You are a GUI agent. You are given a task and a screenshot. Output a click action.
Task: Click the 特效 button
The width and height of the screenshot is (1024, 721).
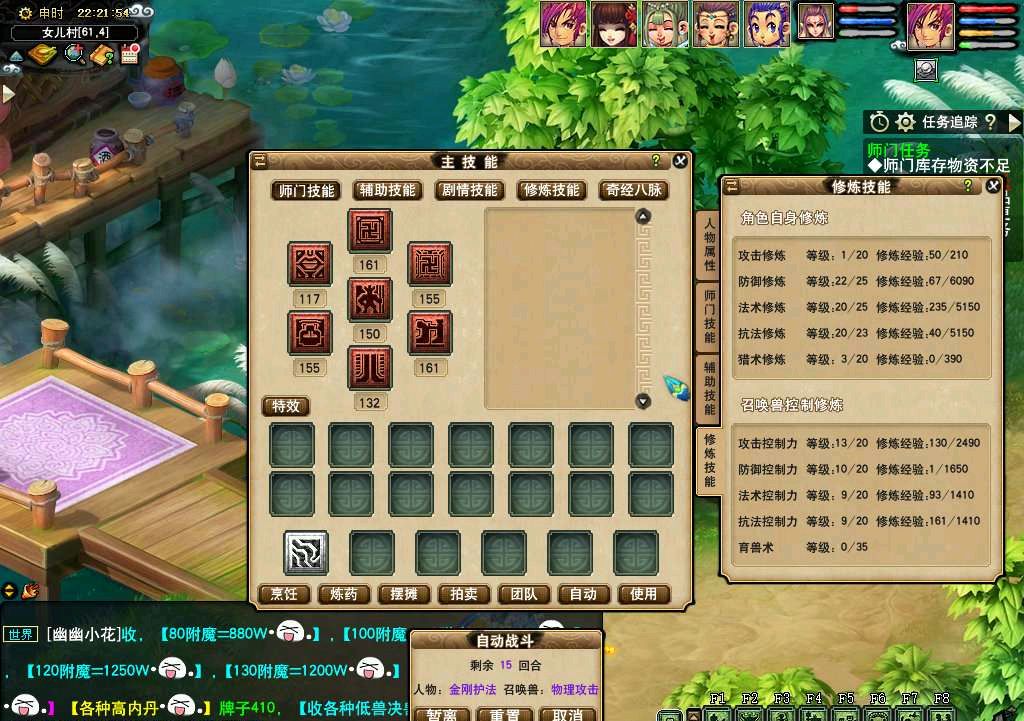[286, 406]
